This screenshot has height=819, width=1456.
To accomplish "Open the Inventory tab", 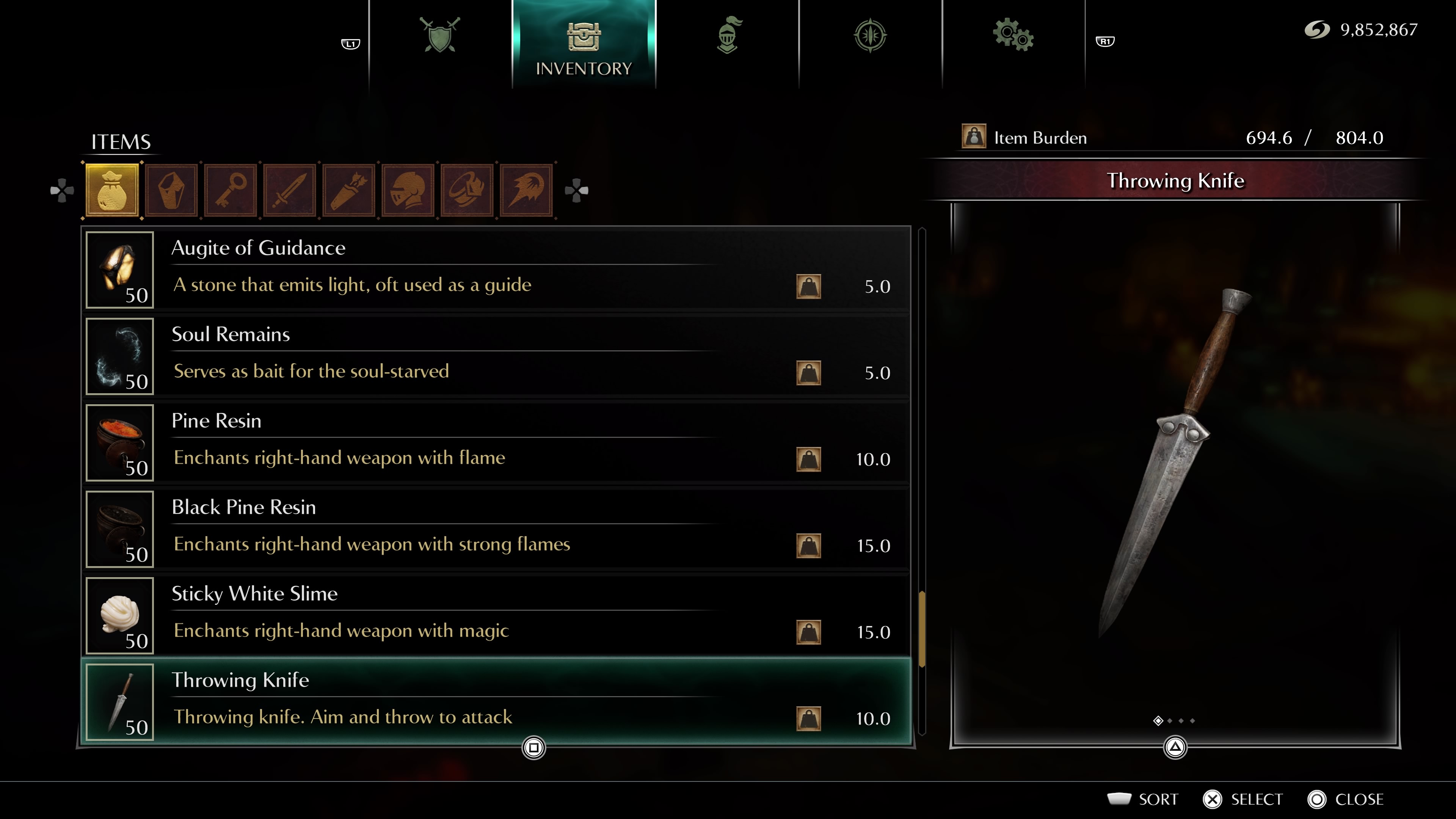I will click(x=583, y=45).
